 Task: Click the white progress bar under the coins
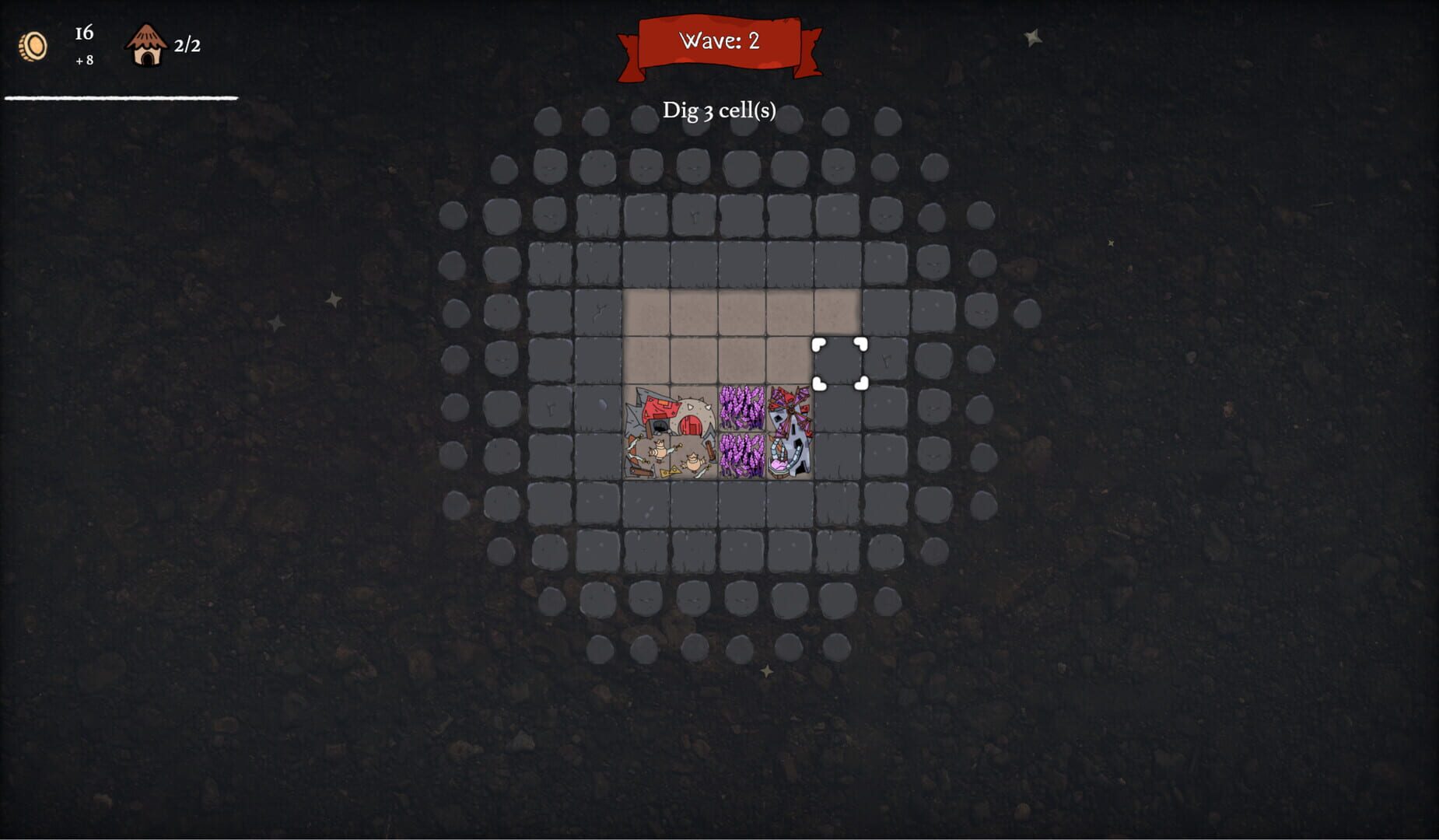click(121, 99)
